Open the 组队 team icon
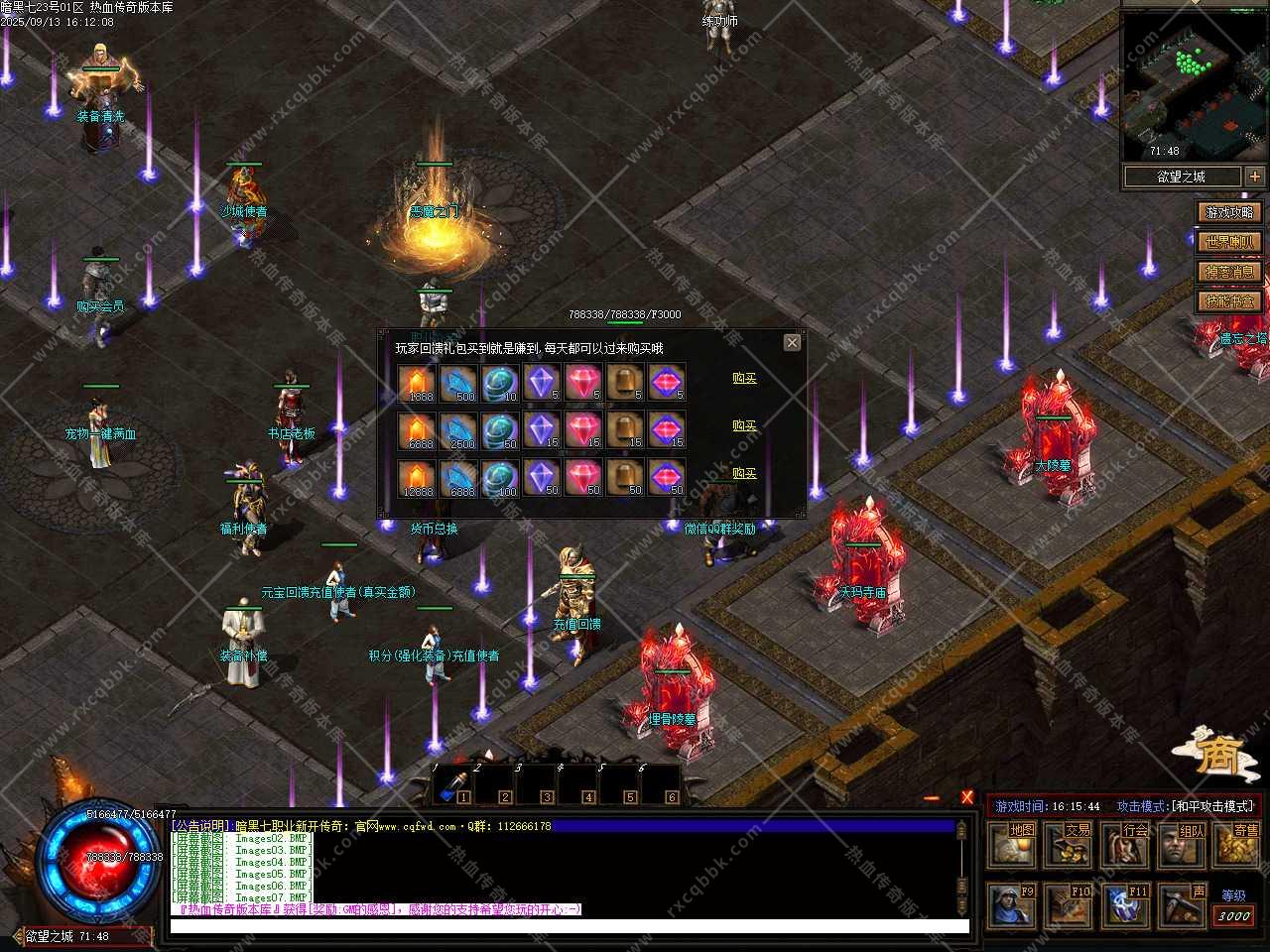Image resolution: width=1270 pixels, height=952 pixels. tap(1184, 845)
